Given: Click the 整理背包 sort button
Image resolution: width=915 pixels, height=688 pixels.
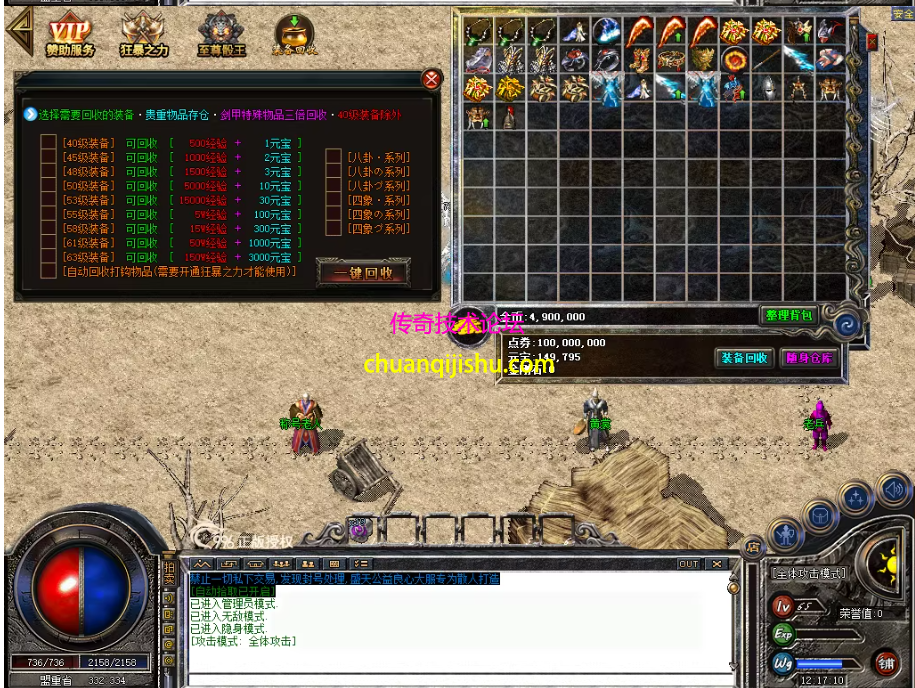Looking at the screenshot, I should click(x=789, y=316).
